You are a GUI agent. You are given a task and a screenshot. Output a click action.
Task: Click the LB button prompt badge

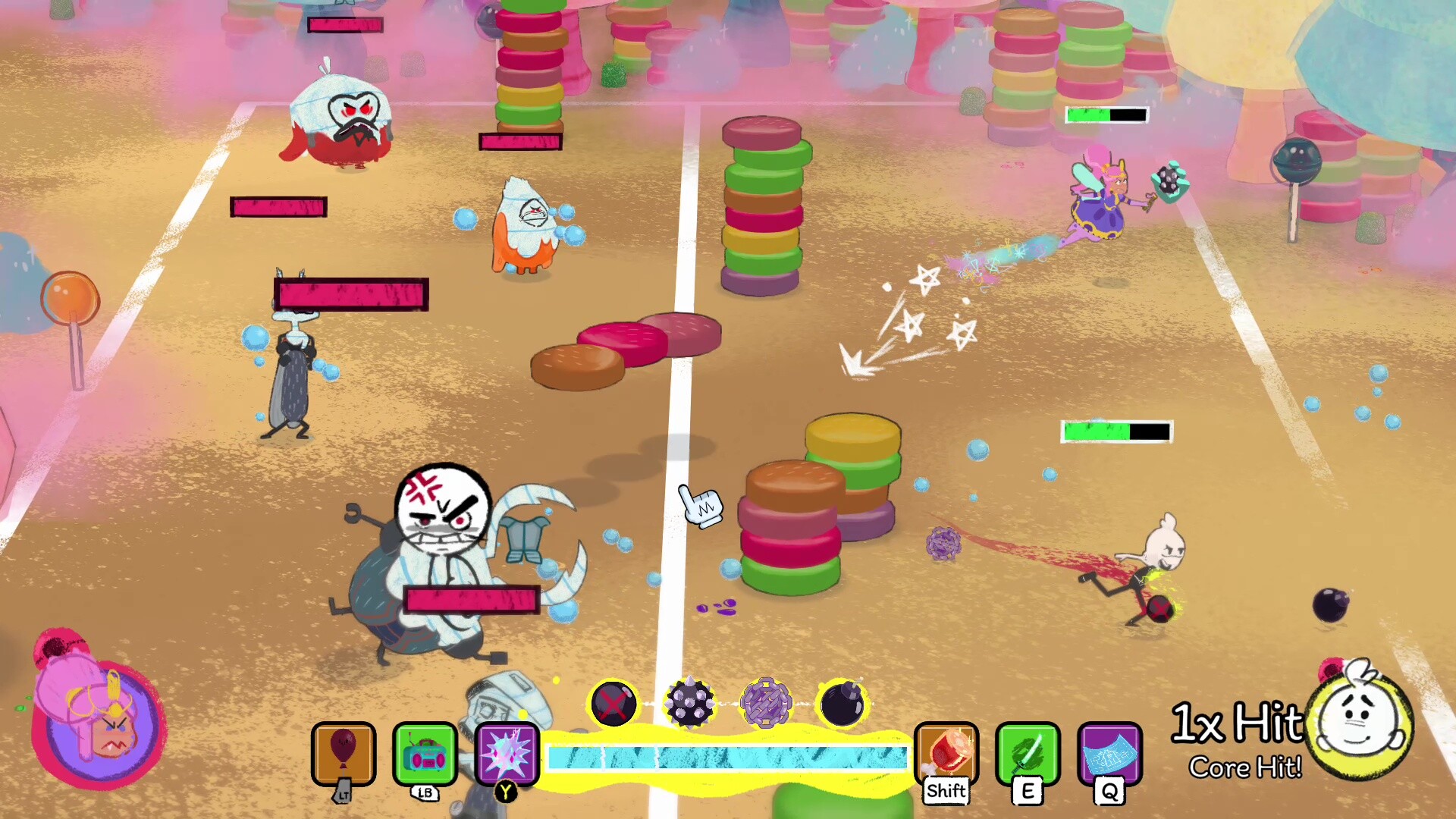(x=425, y=793)
